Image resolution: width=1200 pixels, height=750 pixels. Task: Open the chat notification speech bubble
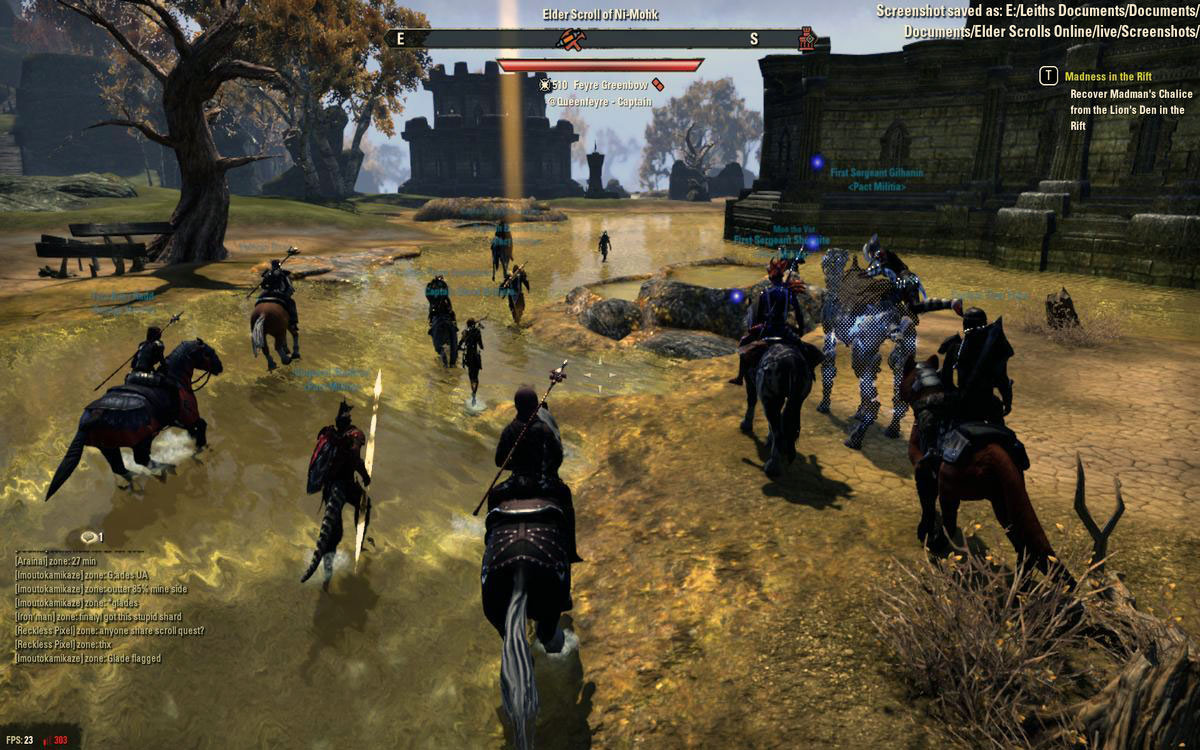90,537
